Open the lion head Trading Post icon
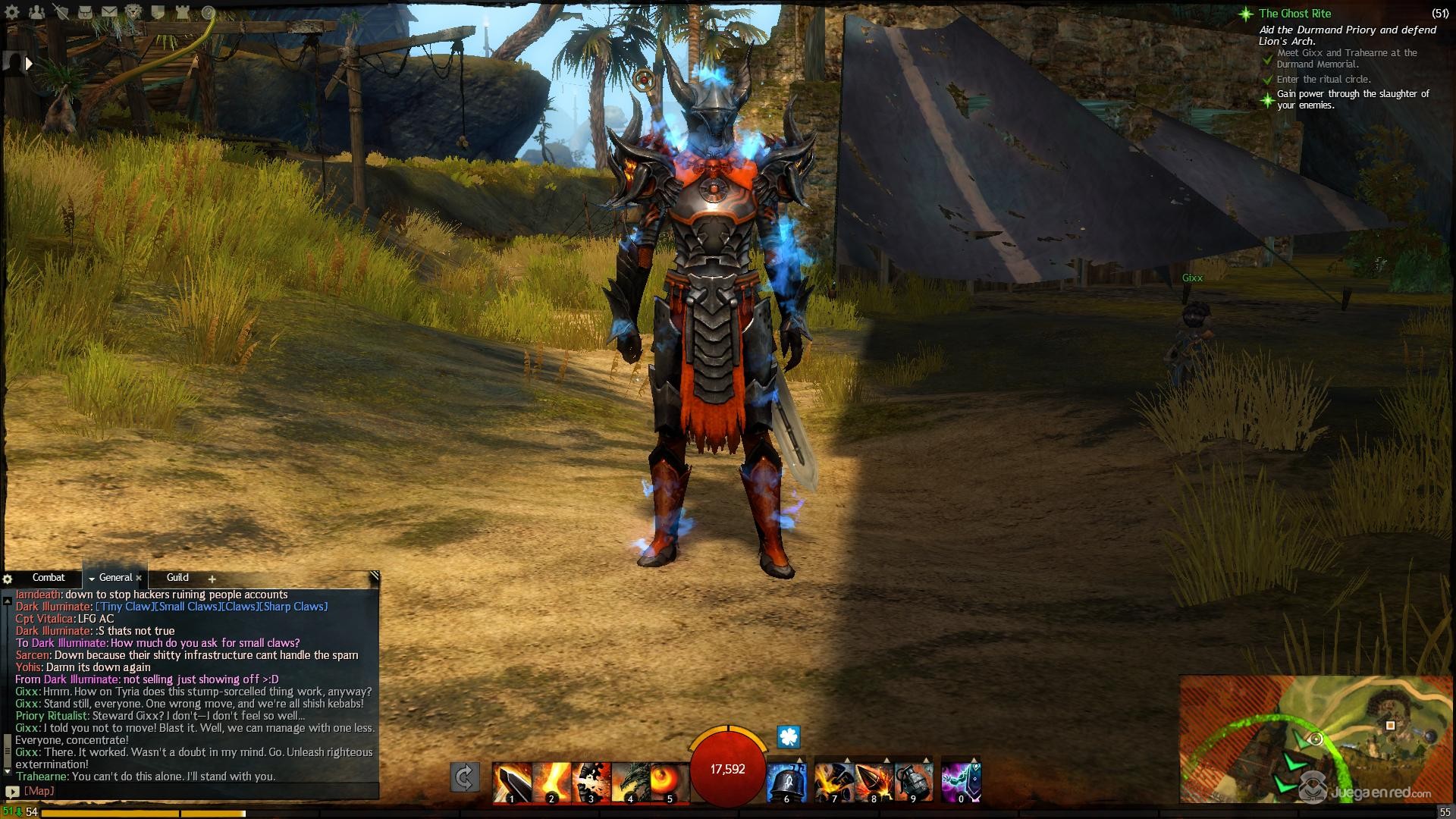Screen dimensions: 1456x819 [x=133, y=12]
